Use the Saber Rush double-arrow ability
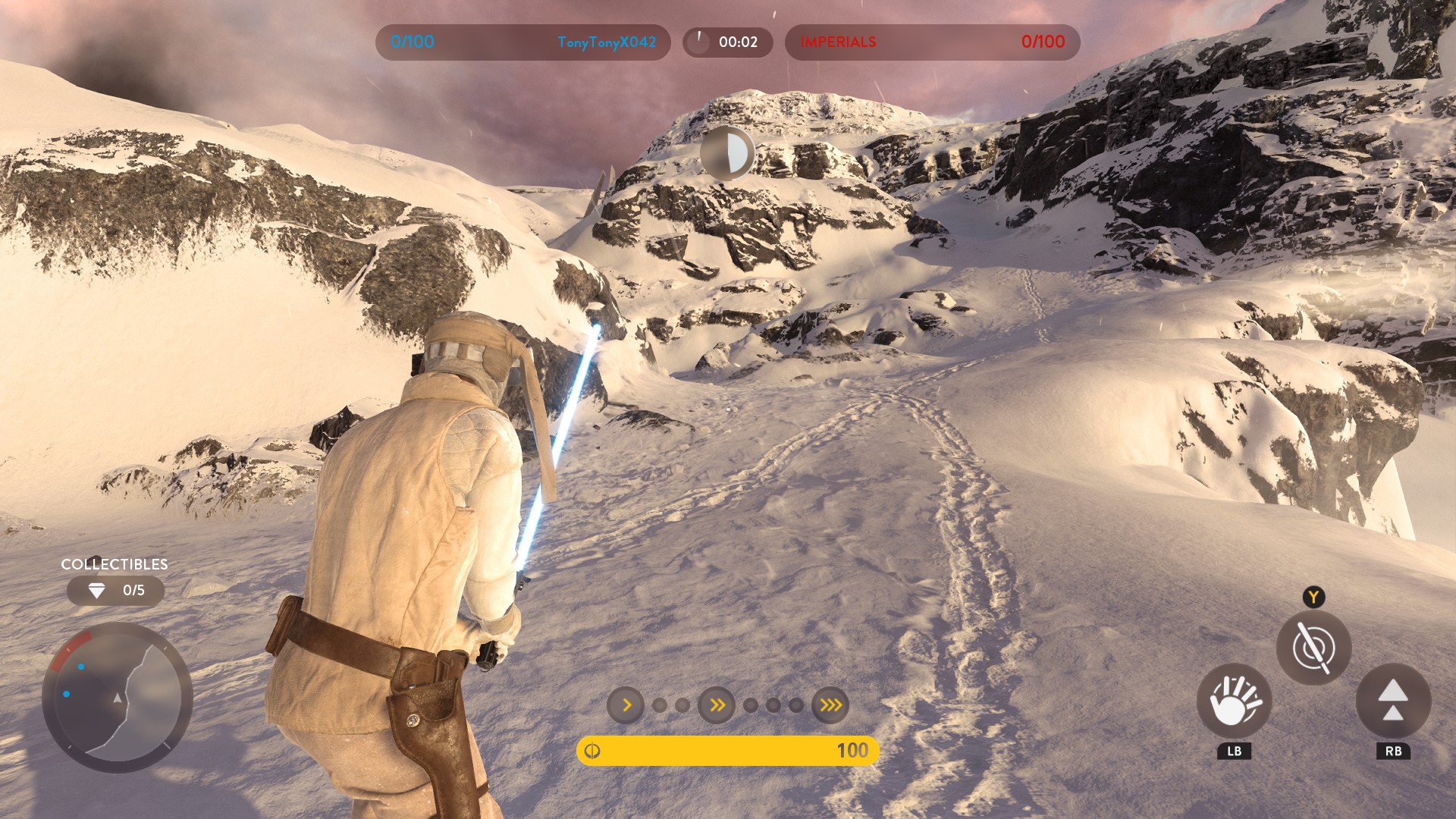Image resolution: width=1456 pixels, height=819 pixels. [x=1393, y=701]
